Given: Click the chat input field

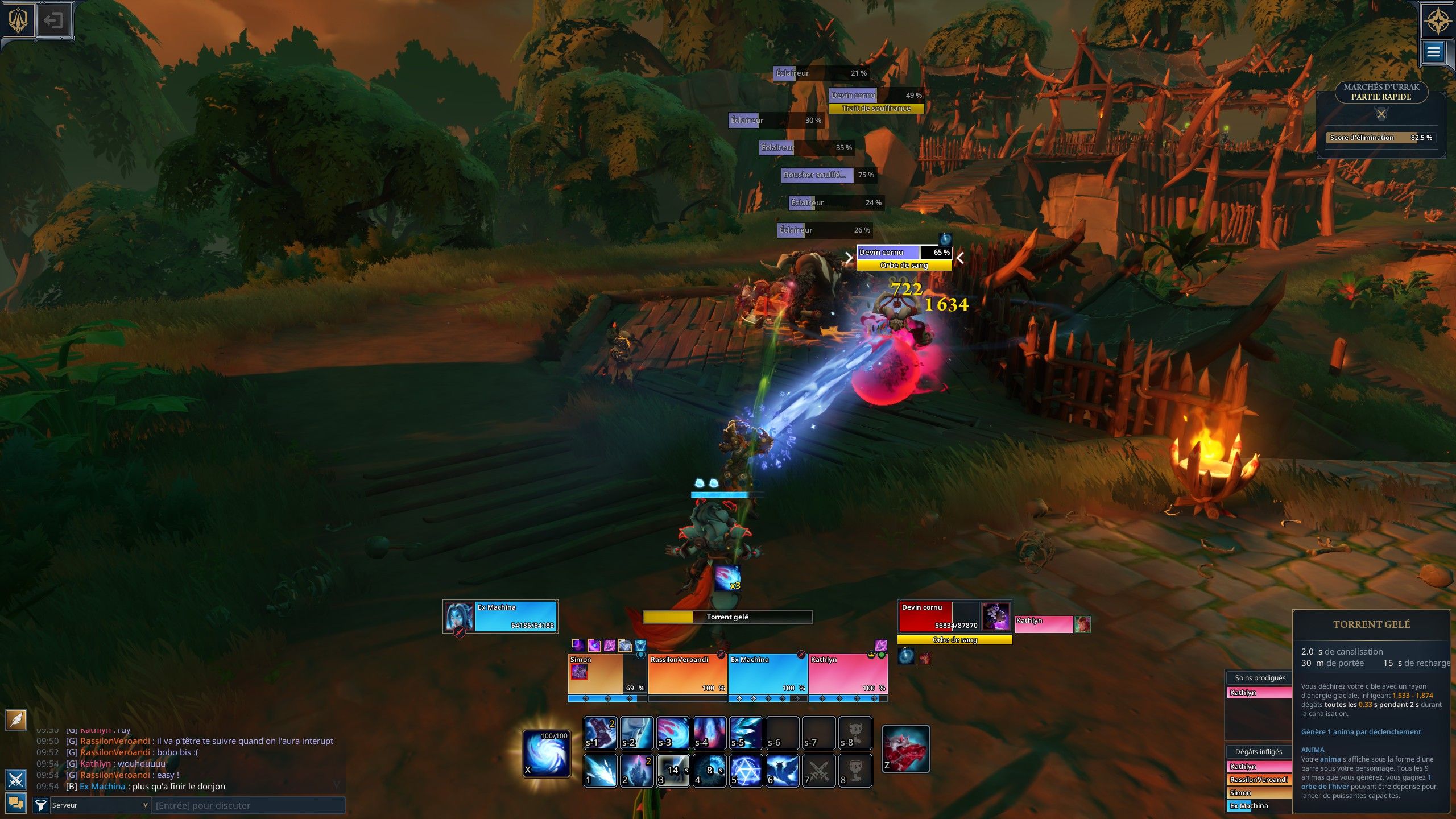Looking at the screenshot, I should point(248,805).
